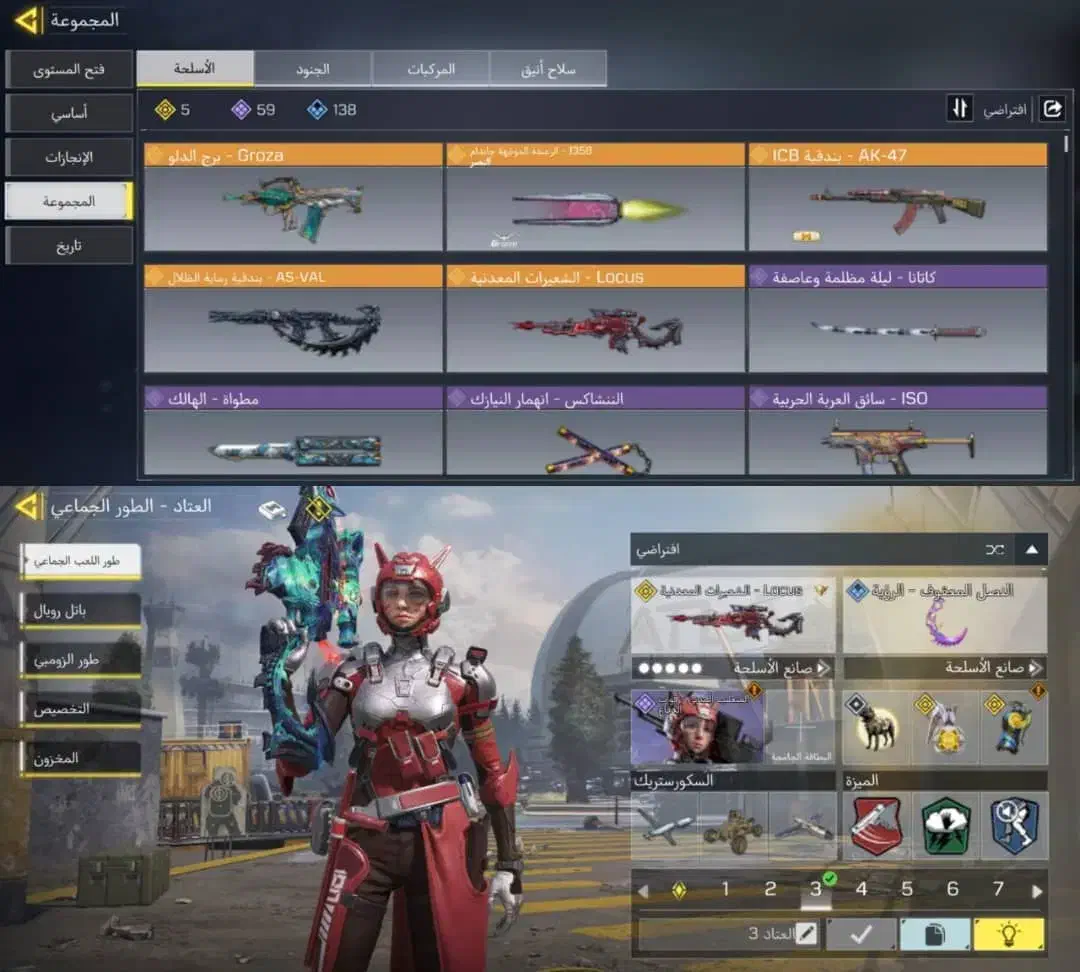1080x972 pixels.
Task: Choose the AK-47 weapon skin card
Action: (897, 197)
